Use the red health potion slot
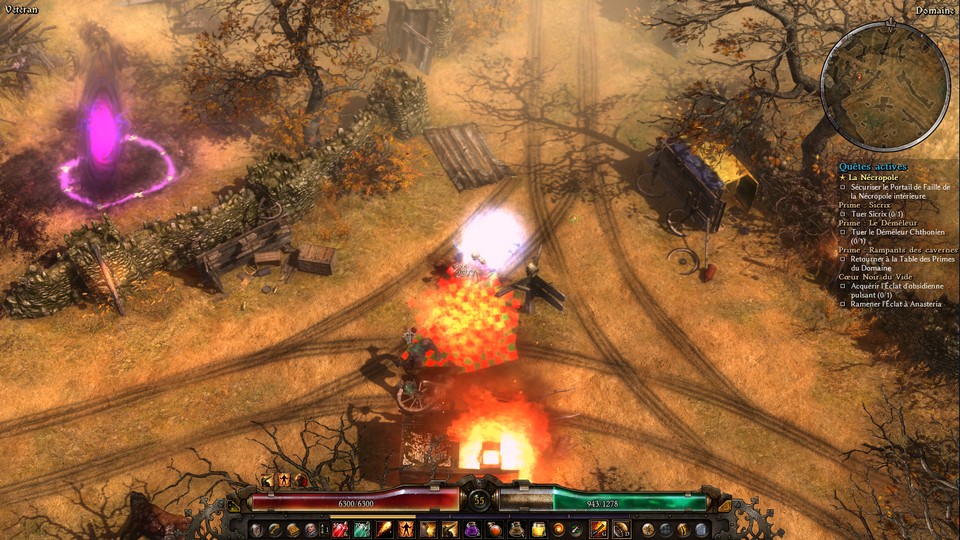960x540 pixels. click(x=340, y=529)
